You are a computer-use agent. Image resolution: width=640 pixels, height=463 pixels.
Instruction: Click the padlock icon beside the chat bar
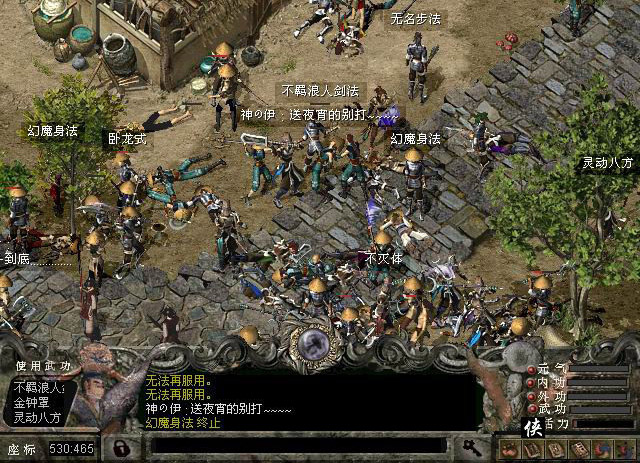pyautogui.click(x=119, y=447)
